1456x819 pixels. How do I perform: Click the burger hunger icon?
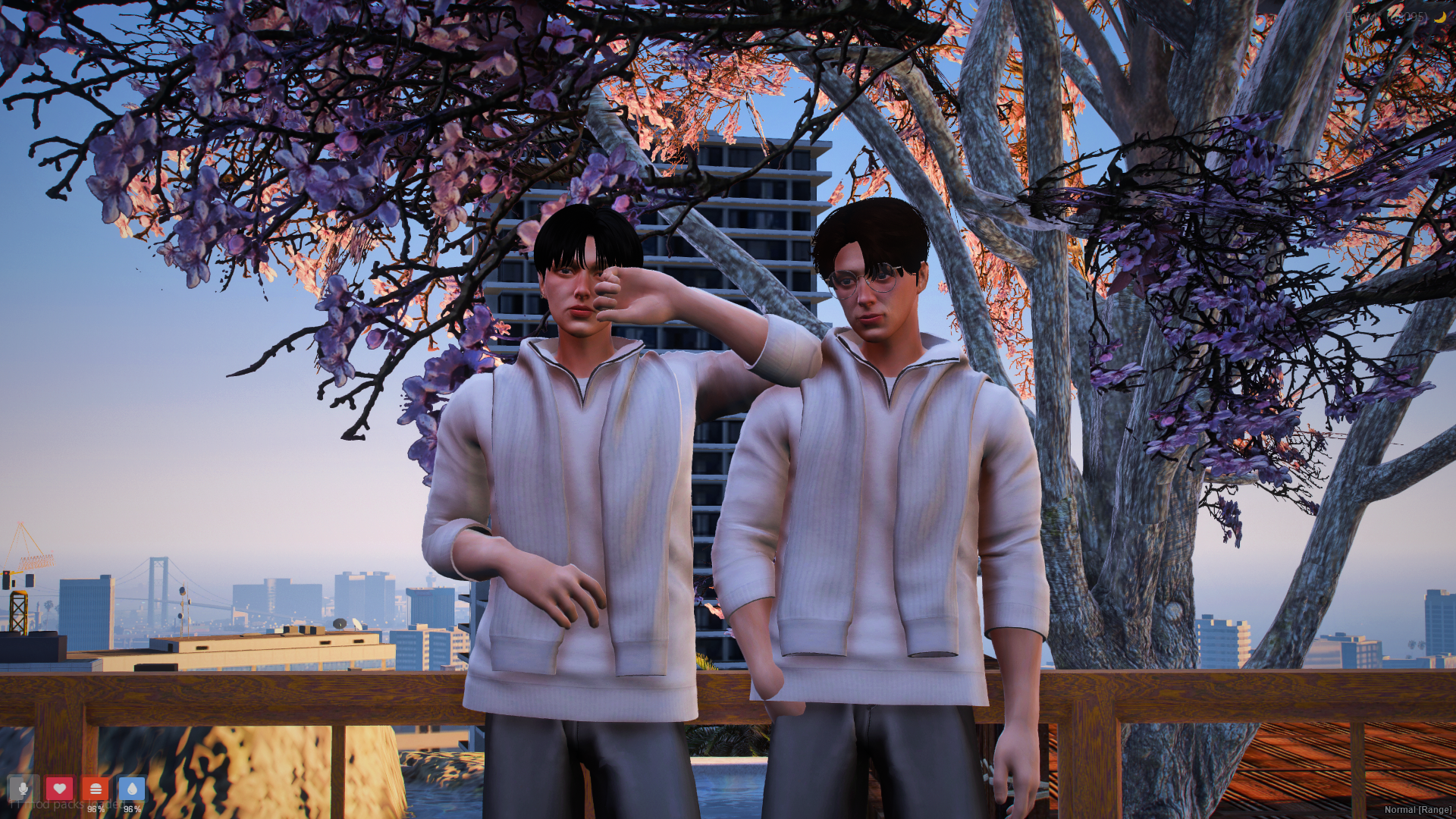[x=96, y=789]
